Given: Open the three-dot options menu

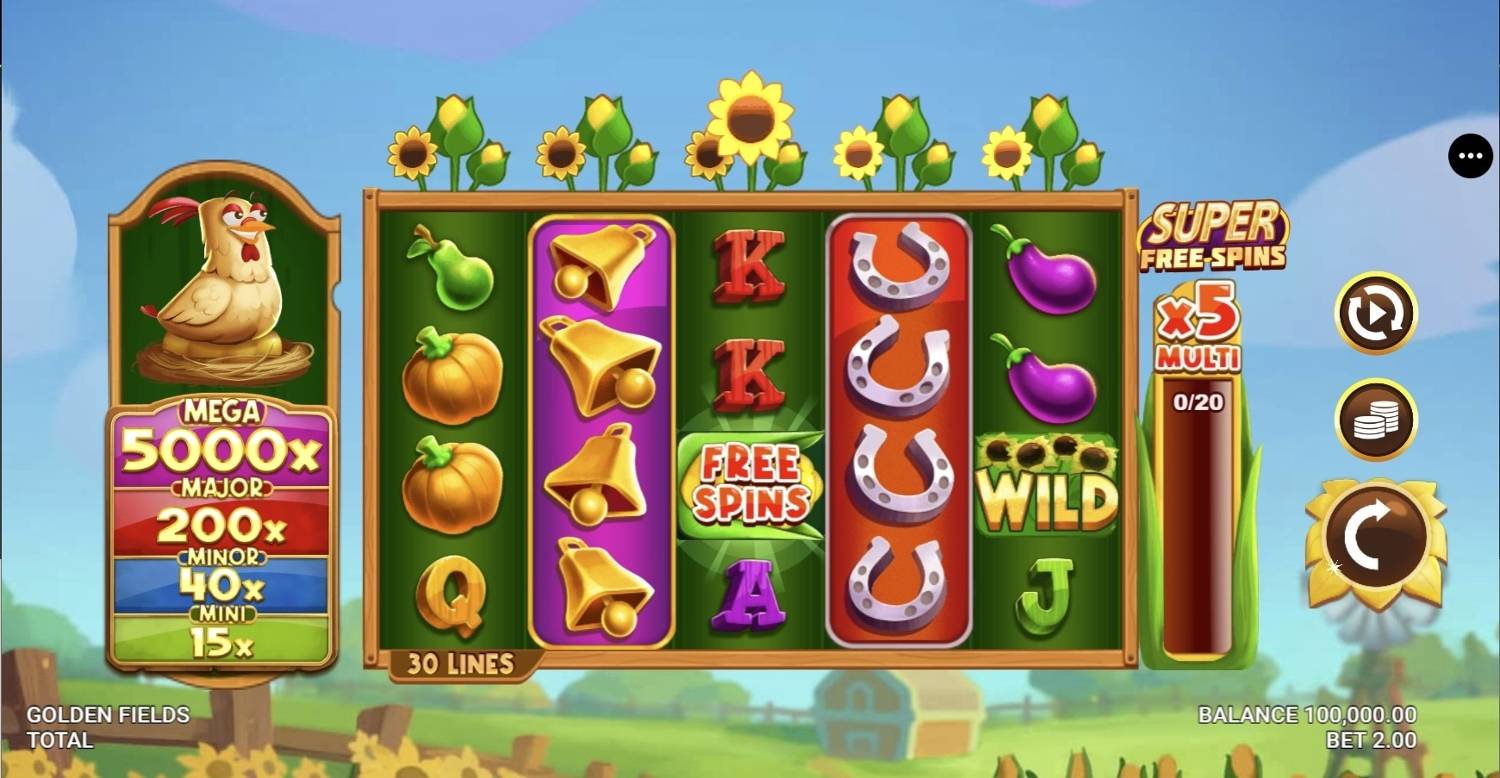Looking at the screenshot, I should 1470,156.
